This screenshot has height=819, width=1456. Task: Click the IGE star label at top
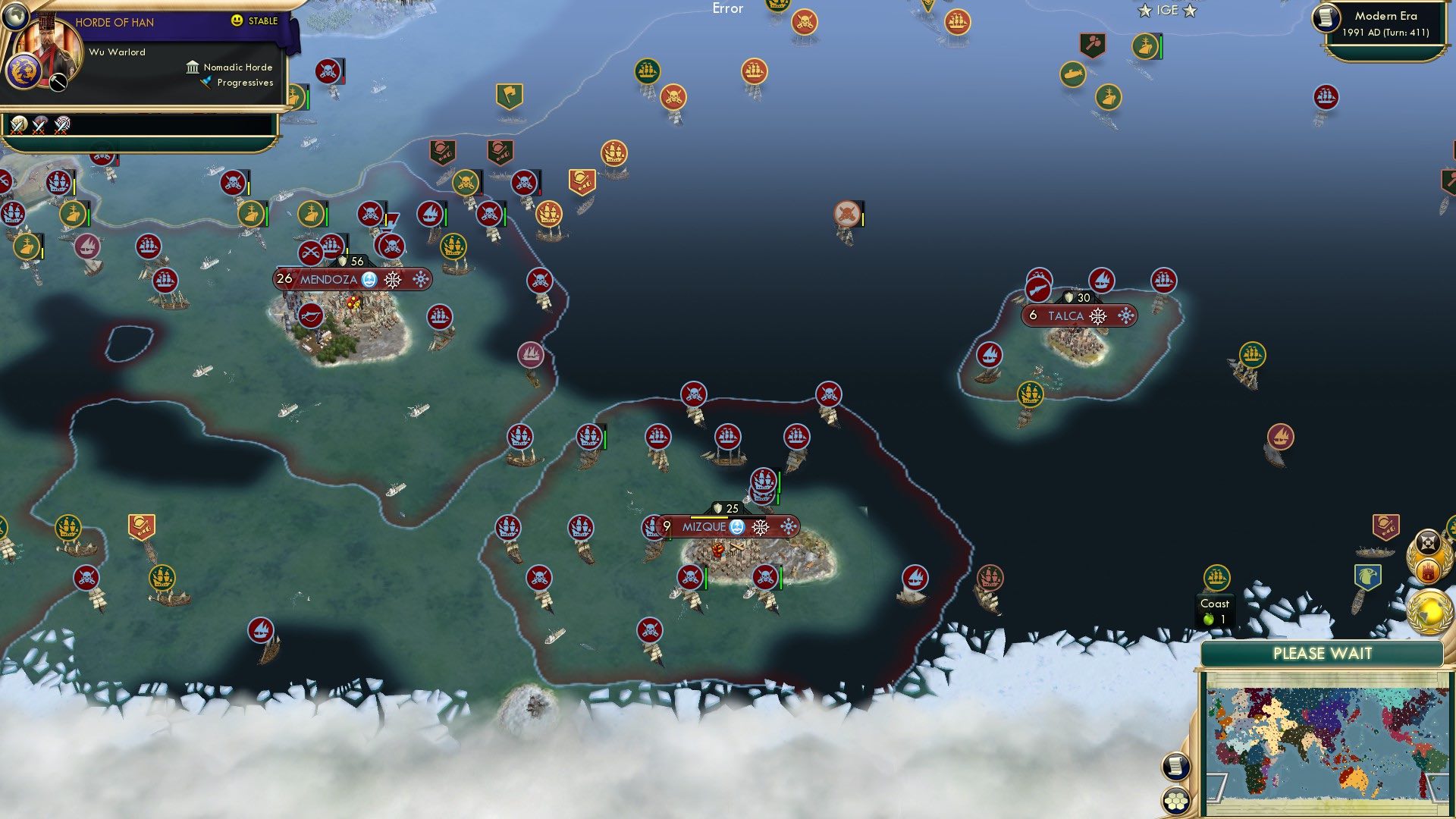point(1166,10)
